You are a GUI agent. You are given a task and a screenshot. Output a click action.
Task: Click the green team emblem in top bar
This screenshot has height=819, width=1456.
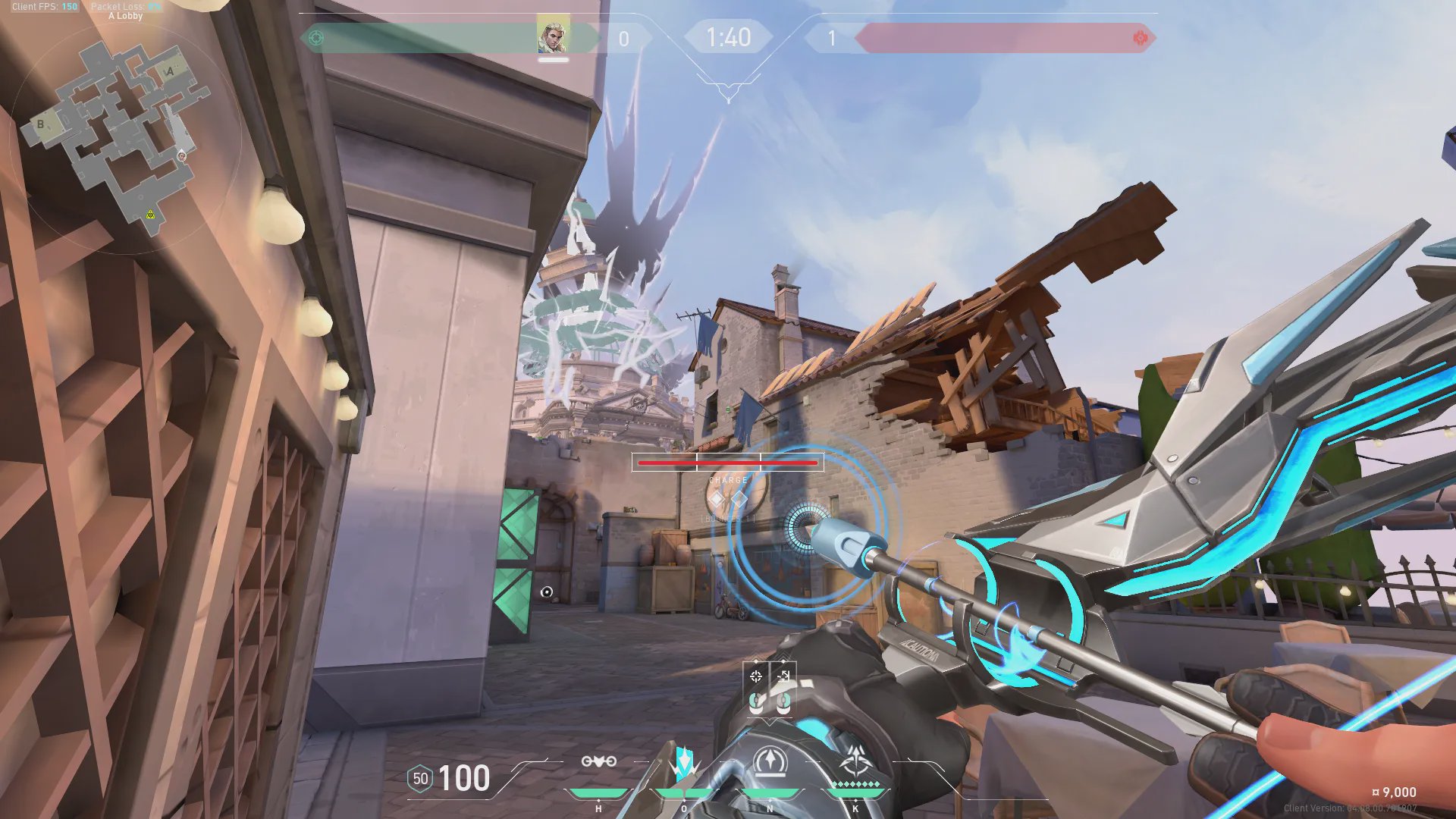[x=317, y=38]
